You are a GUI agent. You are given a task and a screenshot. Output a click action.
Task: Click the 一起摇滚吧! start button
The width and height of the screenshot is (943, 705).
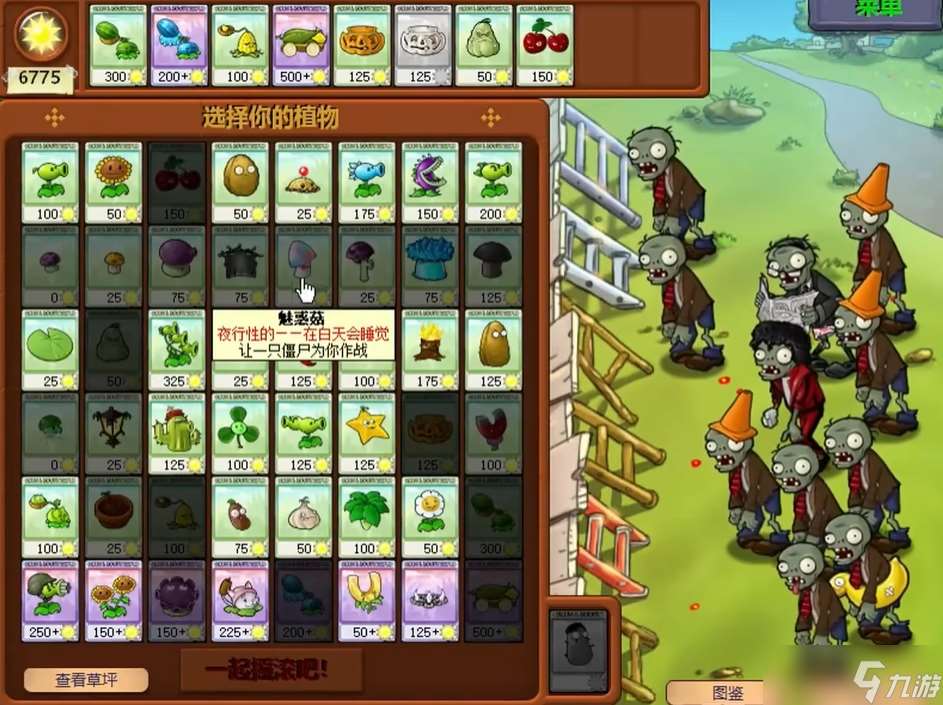271,670
